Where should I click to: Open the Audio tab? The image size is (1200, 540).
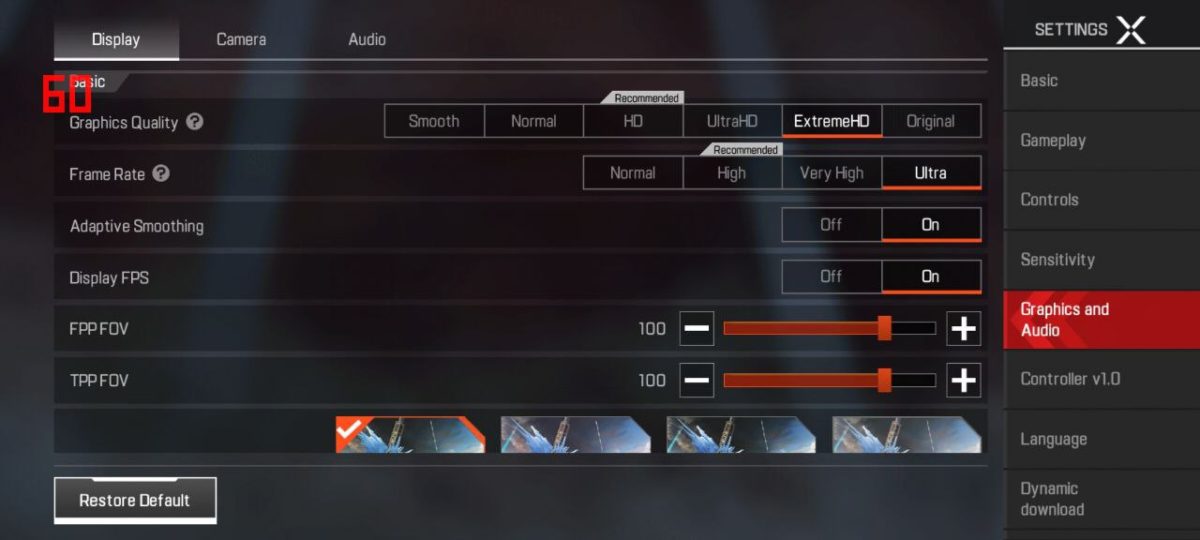pyautogui.click(x=367, y=40)
